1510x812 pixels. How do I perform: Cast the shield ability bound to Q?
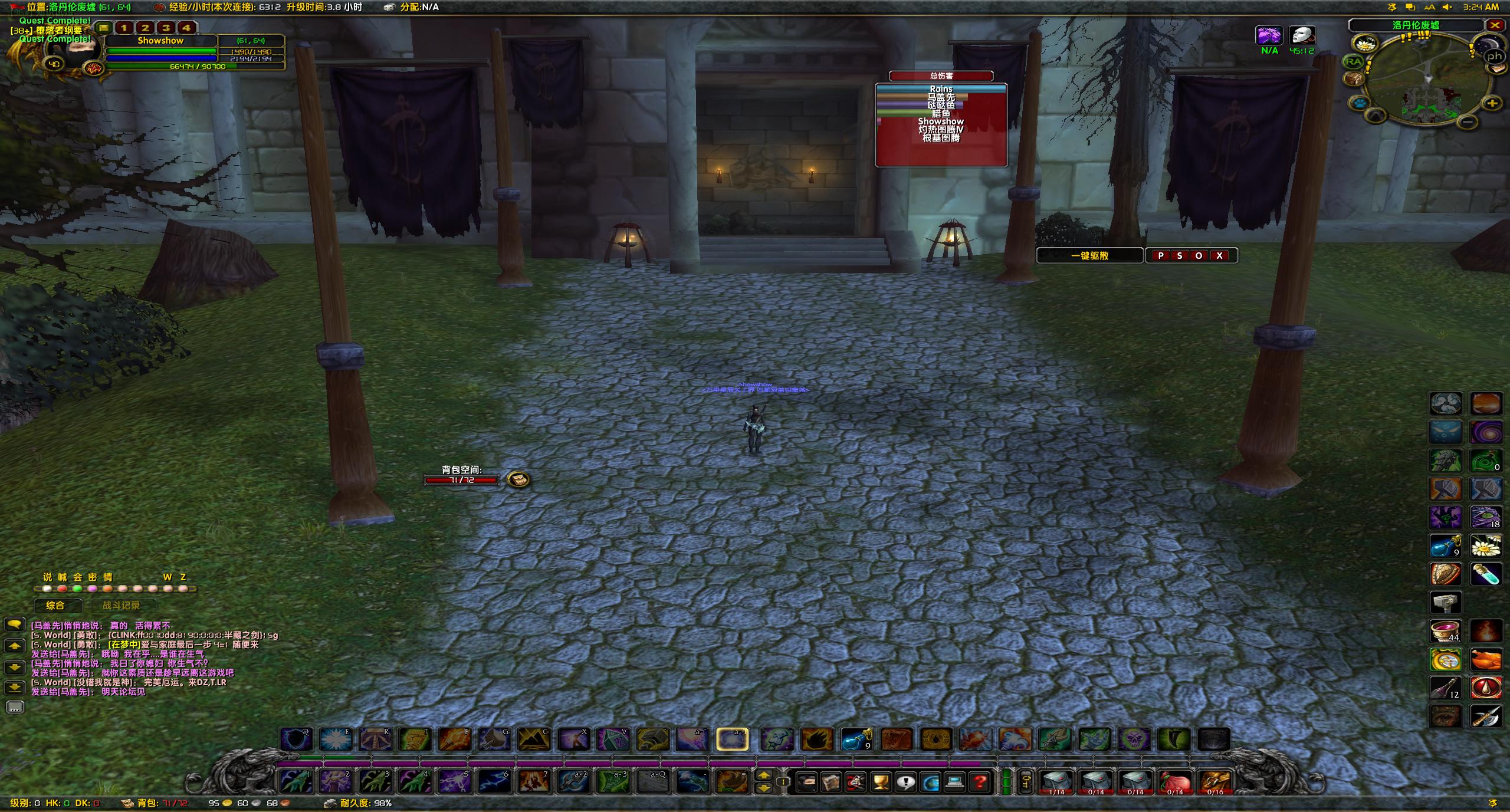tap(296, 739)
